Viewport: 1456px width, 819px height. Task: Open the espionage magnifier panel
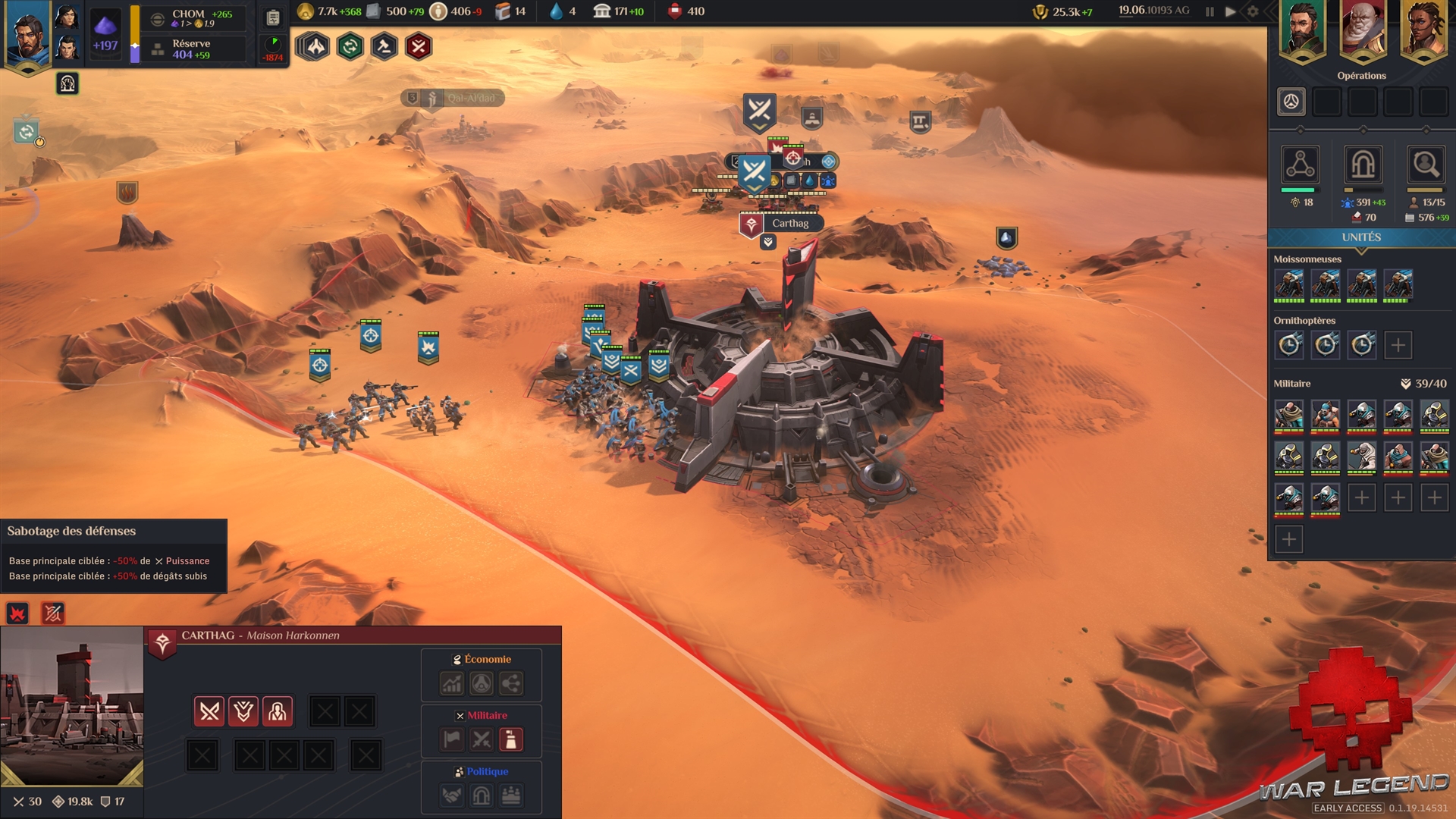click(x=1425, y=165)
